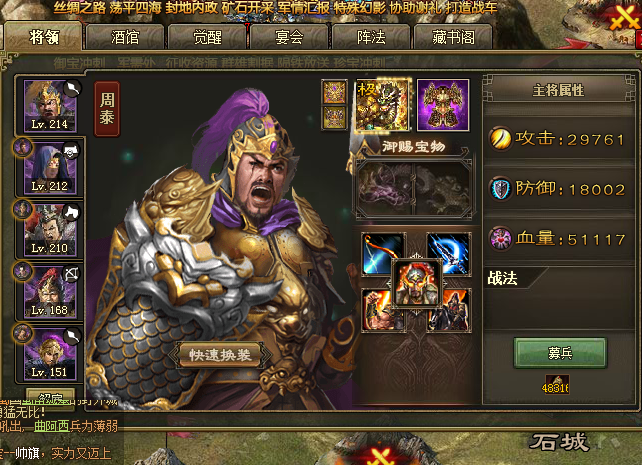Select the purple armor set icon

click(x=443, y=104)
